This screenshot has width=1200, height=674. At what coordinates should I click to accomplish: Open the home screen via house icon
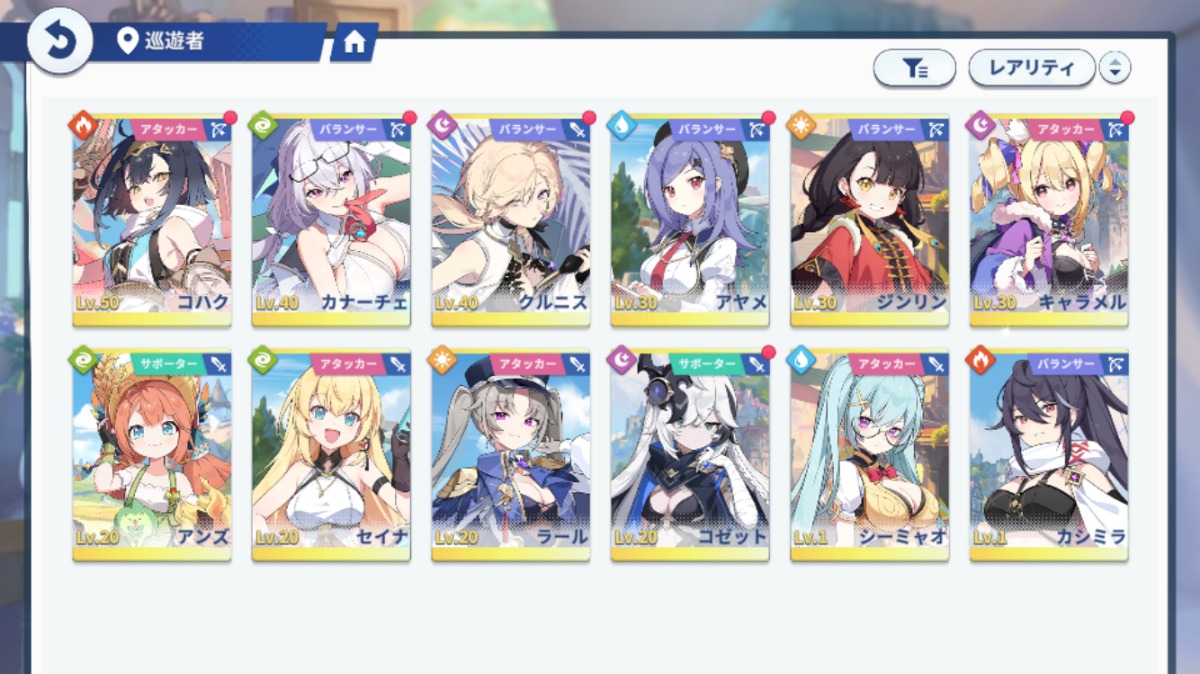pyautogui.click(x=353, y=42)
